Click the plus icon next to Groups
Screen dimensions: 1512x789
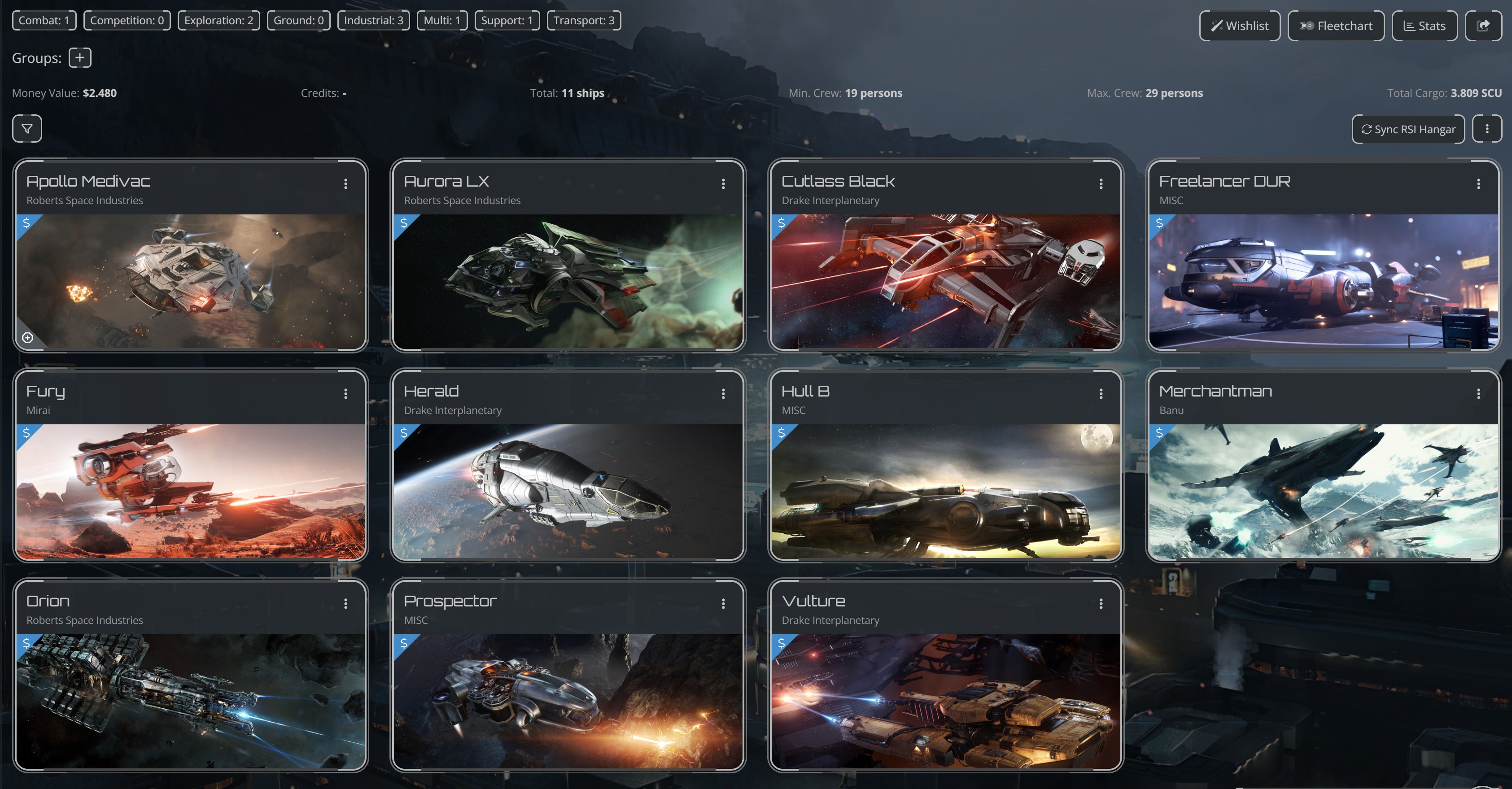pos(80,57)
